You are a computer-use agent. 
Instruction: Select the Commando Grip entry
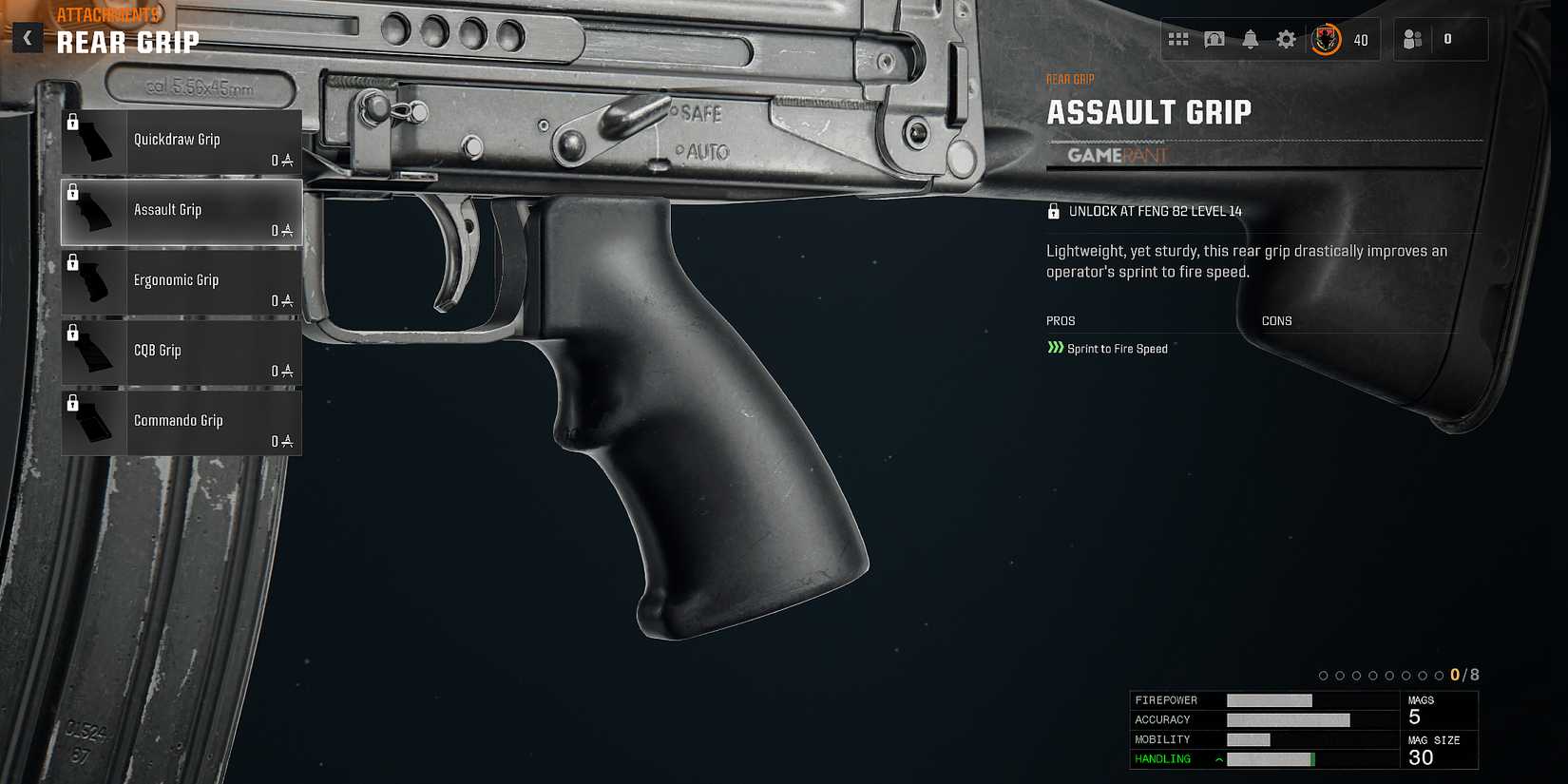[181, 421]
